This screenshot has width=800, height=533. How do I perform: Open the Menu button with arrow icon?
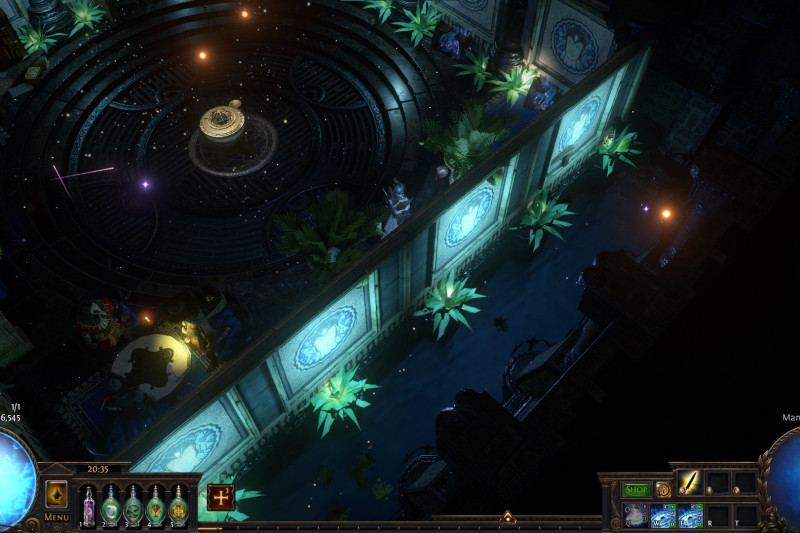(57, 496)
